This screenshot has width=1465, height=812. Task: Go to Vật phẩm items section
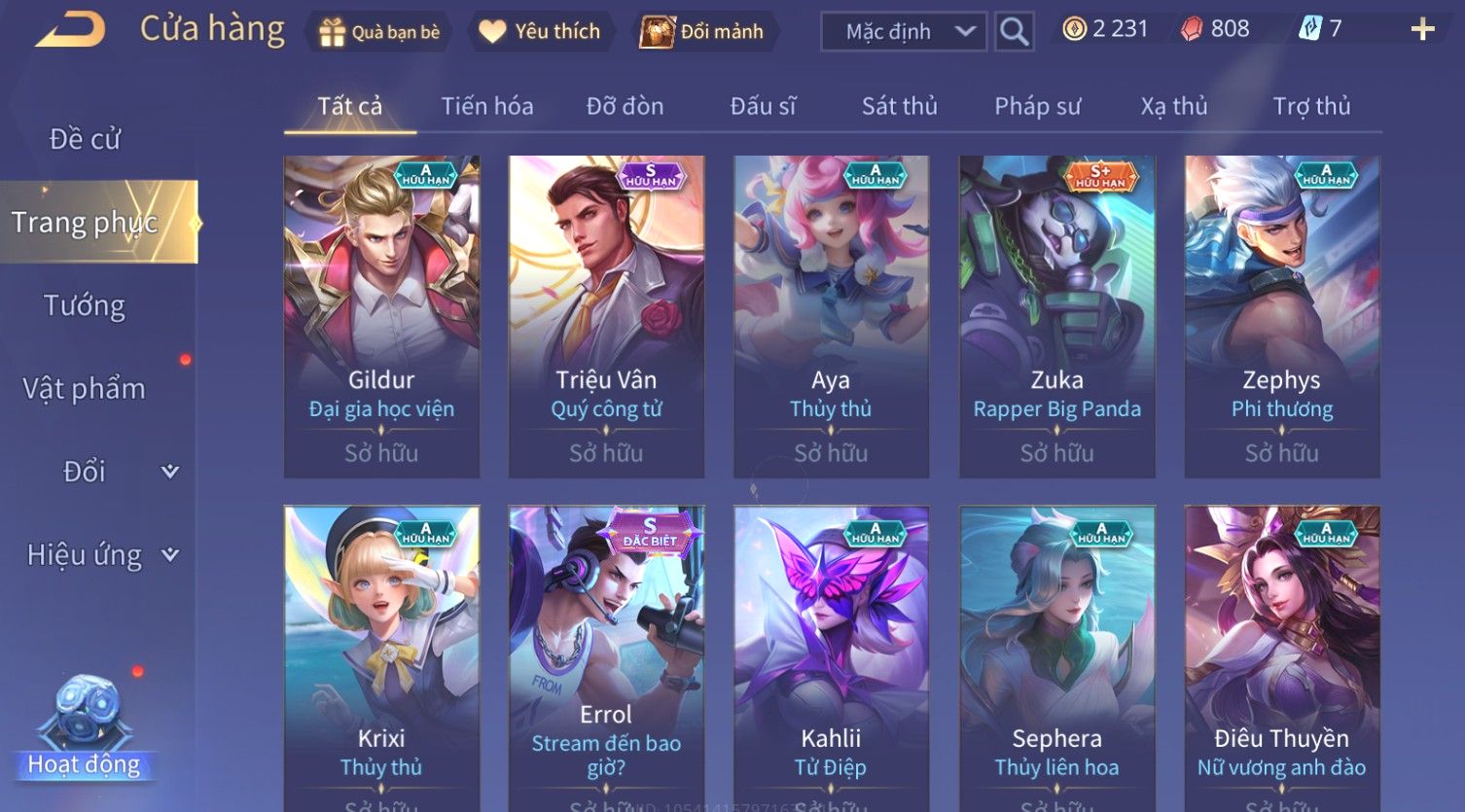click(x=85, y=389)
